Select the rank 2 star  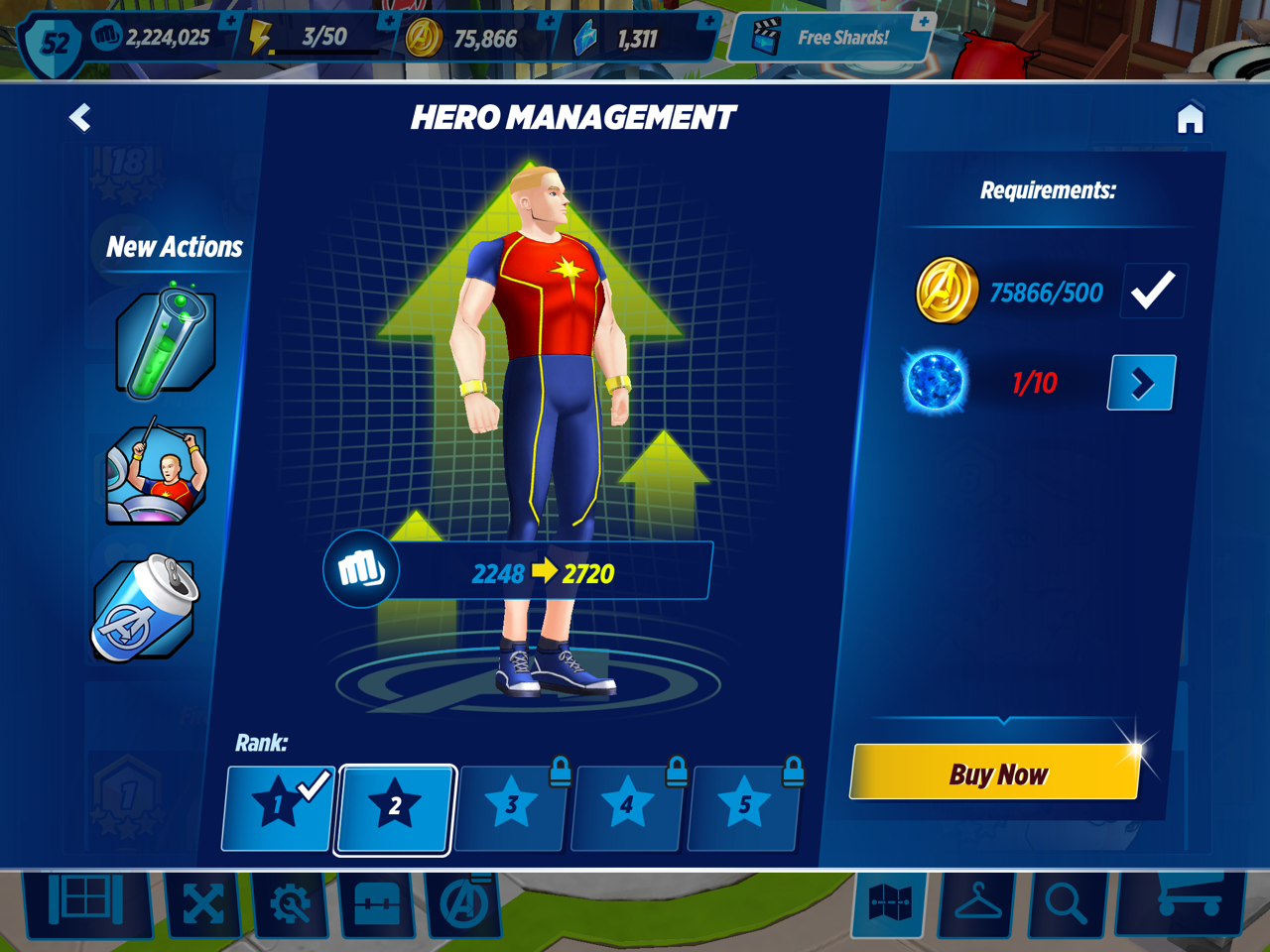click(x=395, y=807)
